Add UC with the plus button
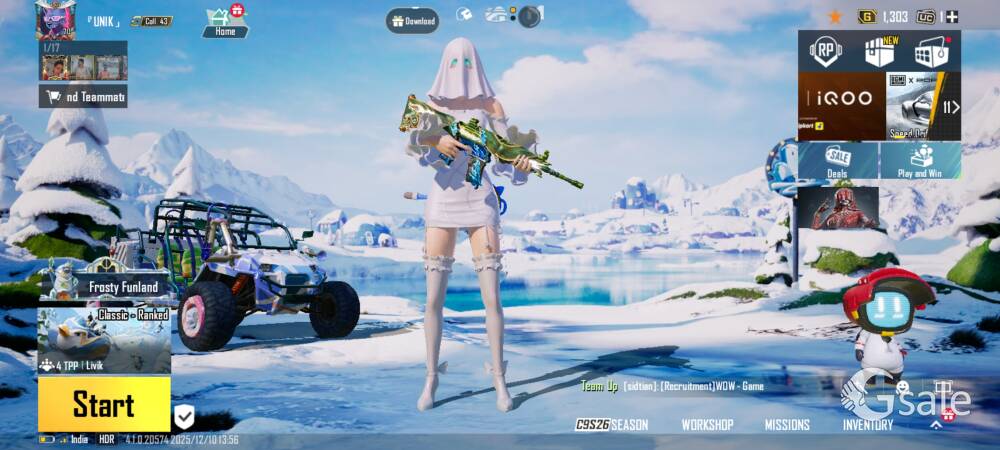This screenshot has width=1000, height=450. click(x=951, y=17)
